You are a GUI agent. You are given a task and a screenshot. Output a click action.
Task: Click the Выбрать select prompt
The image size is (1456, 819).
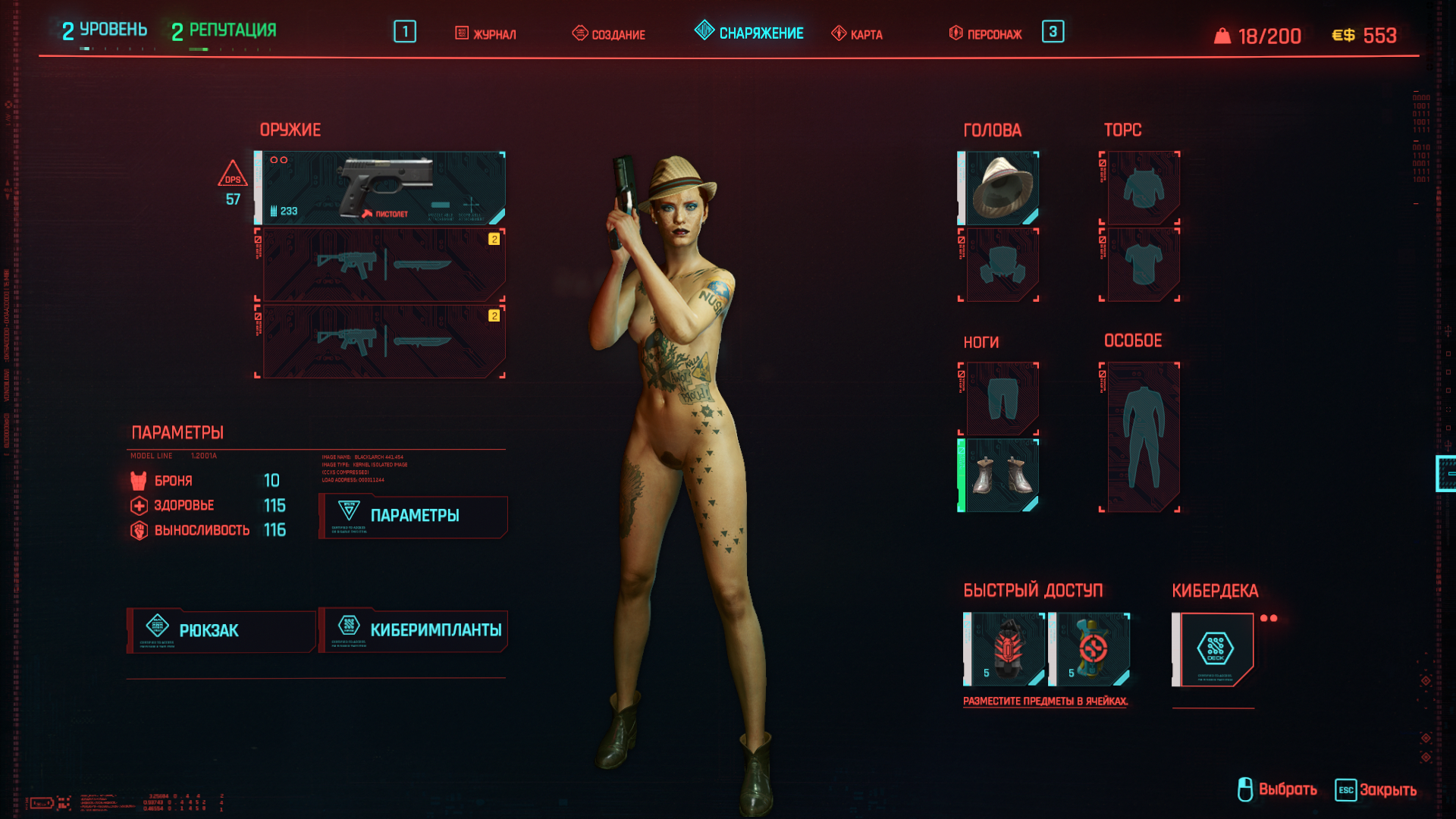(1278, 790)
